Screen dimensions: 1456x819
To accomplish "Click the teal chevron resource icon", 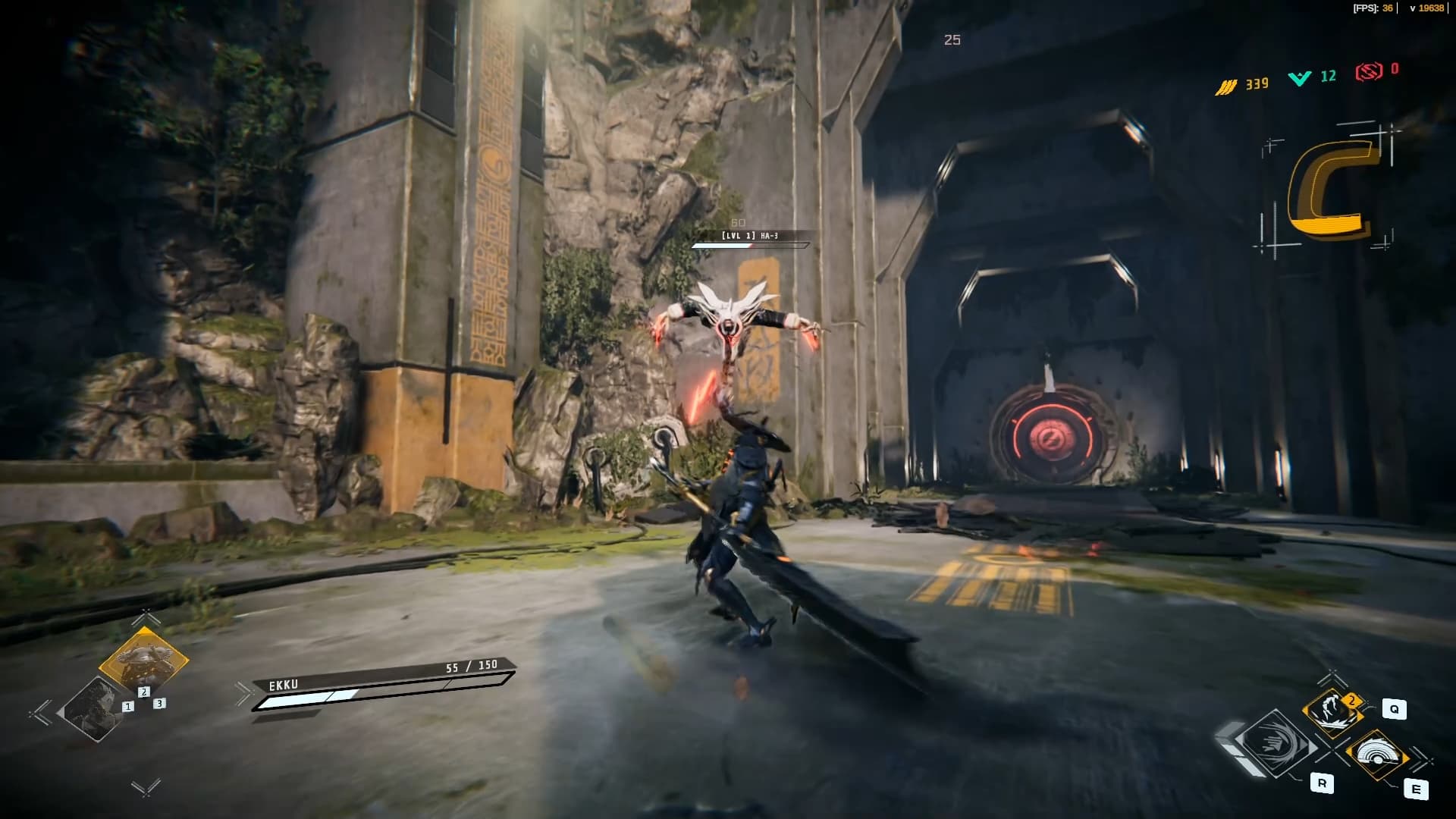I will 1300,78.
